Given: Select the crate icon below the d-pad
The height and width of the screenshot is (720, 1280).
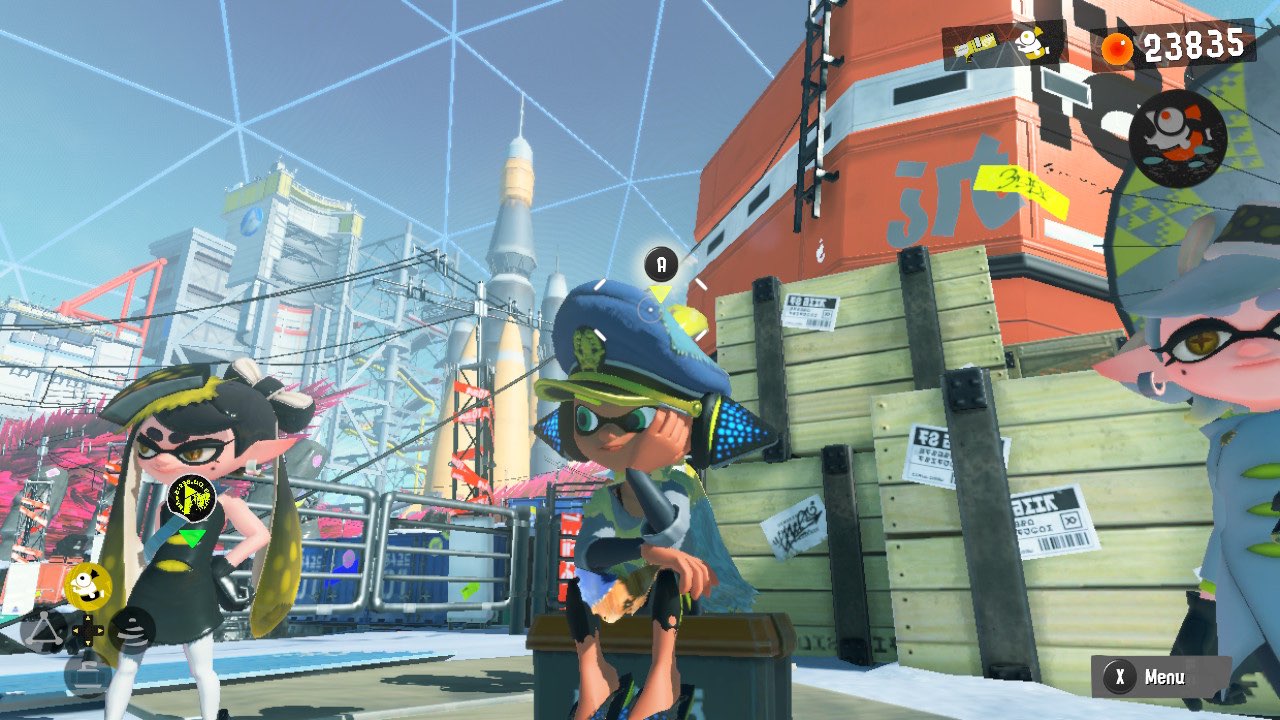Looking at the screenshot, I should pyautogui.click(x=88, y=674).
